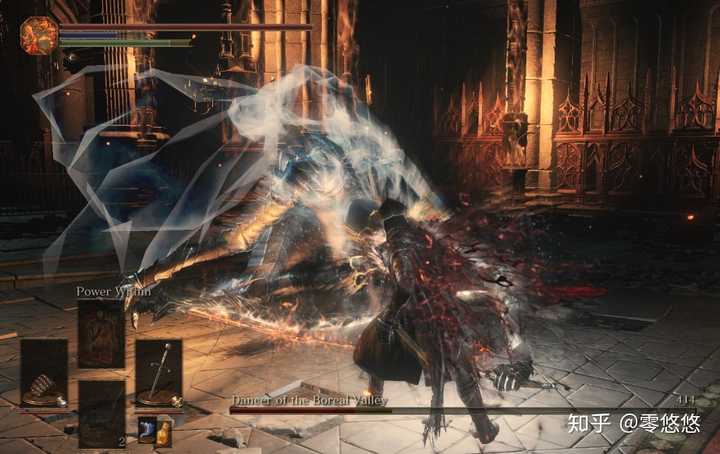Image resolution: width=720 pixels, height=454 pixels.
Task: Click the fiery octagonal character emblem
Action: pos(40,35)
